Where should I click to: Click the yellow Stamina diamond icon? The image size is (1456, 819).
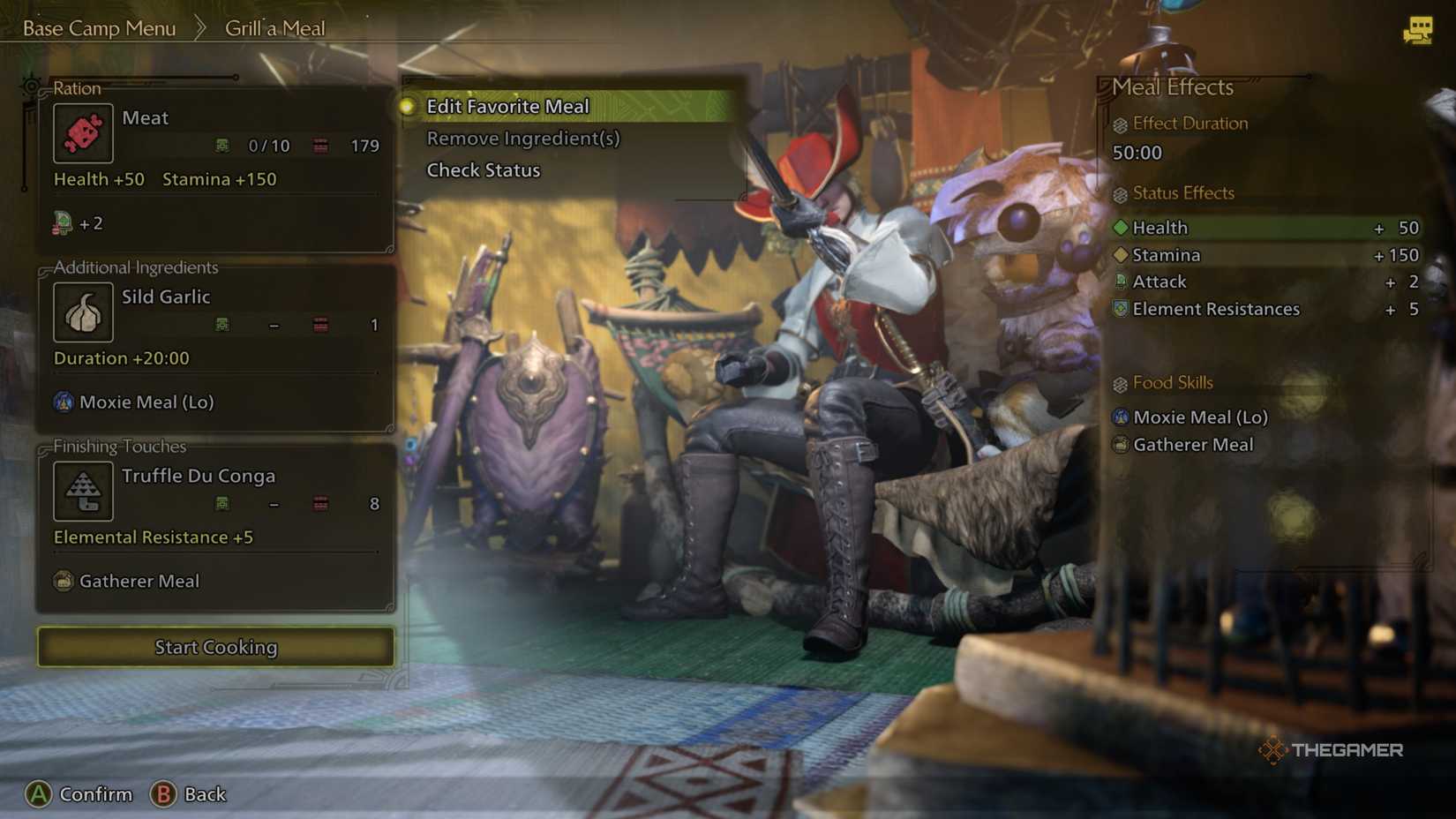pos(1120,255)
